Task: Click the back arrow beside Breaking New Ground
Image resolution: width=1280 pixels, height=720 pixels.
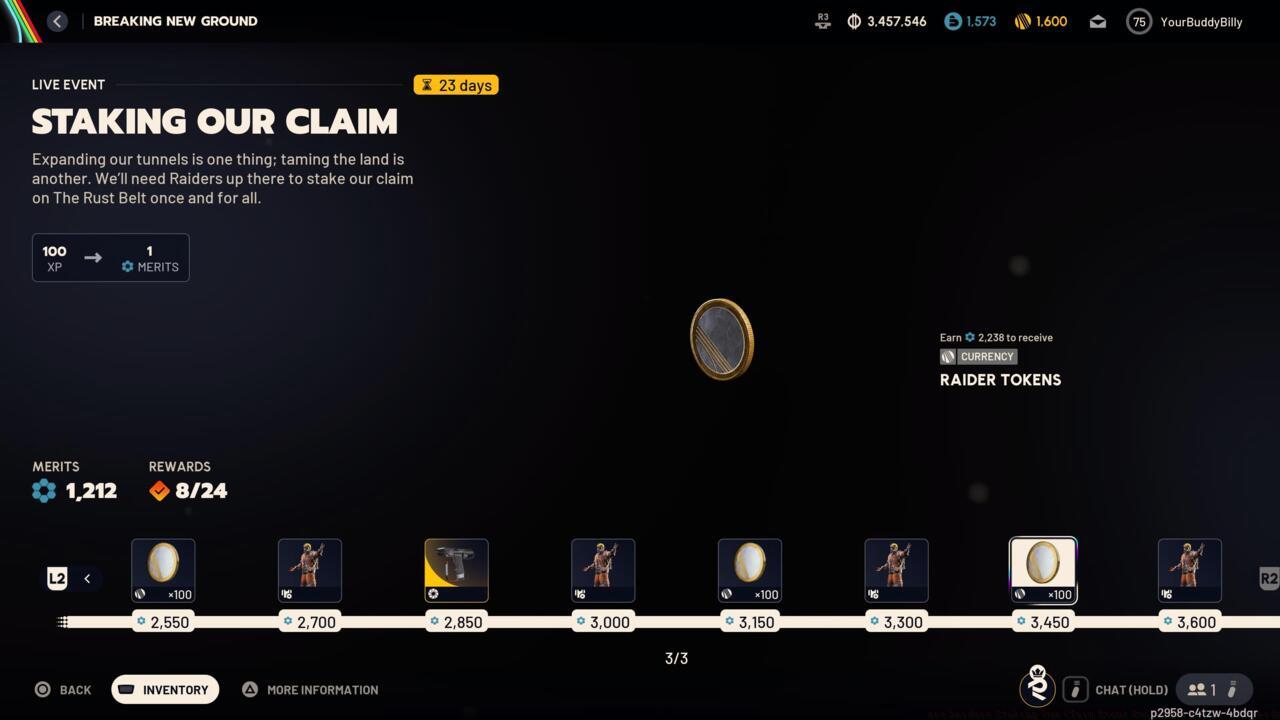Action: [57, 20]
